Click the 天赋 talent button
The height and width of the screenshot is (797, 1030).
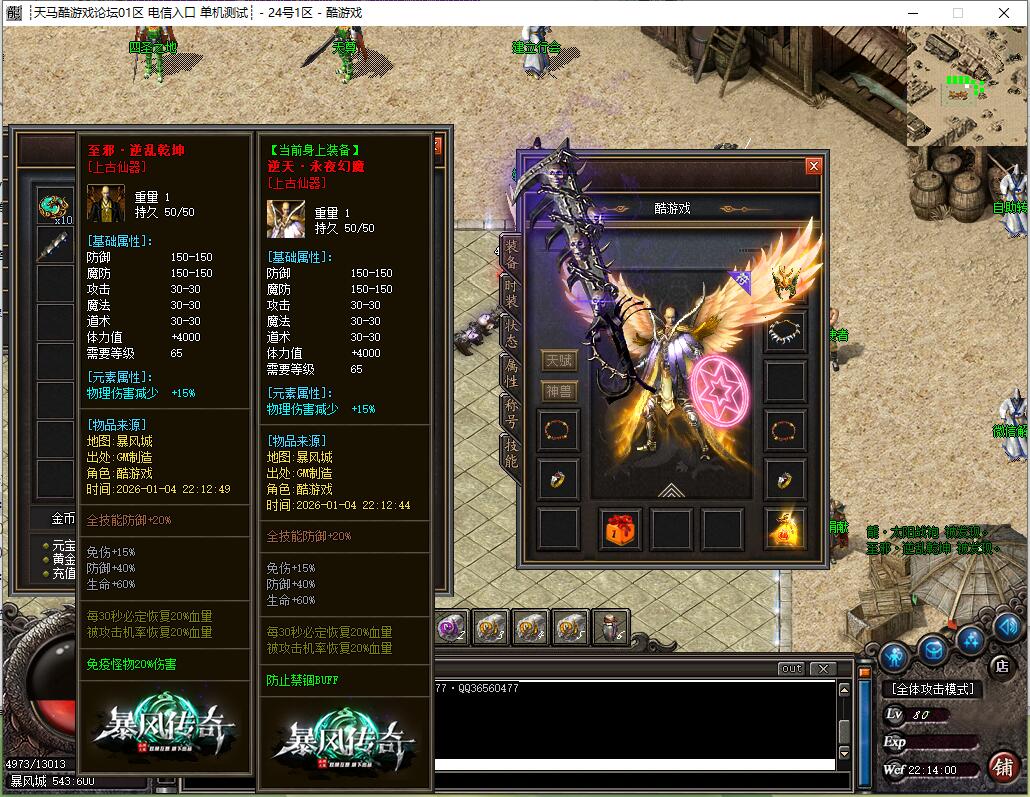559,361
